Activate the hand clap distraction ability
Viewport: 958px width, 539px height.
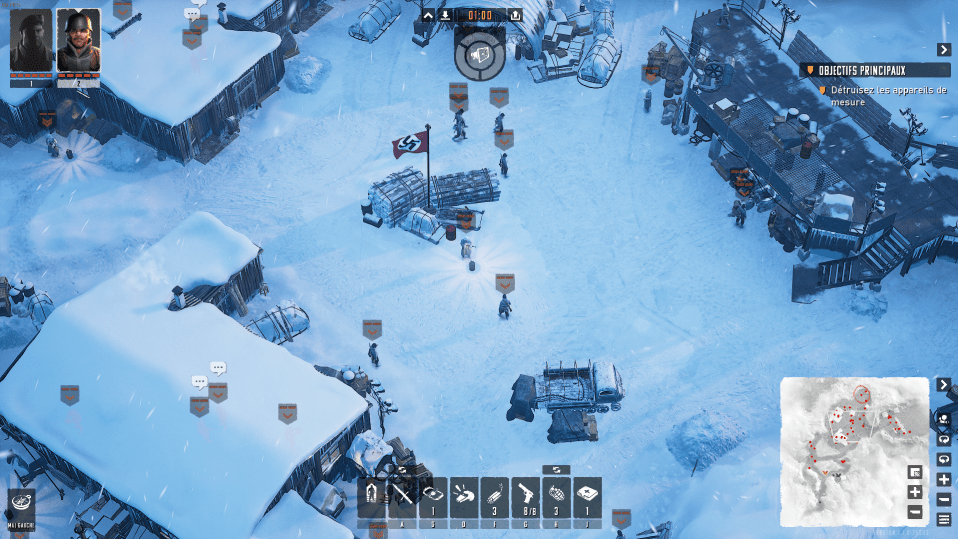(x=463, y=496)
